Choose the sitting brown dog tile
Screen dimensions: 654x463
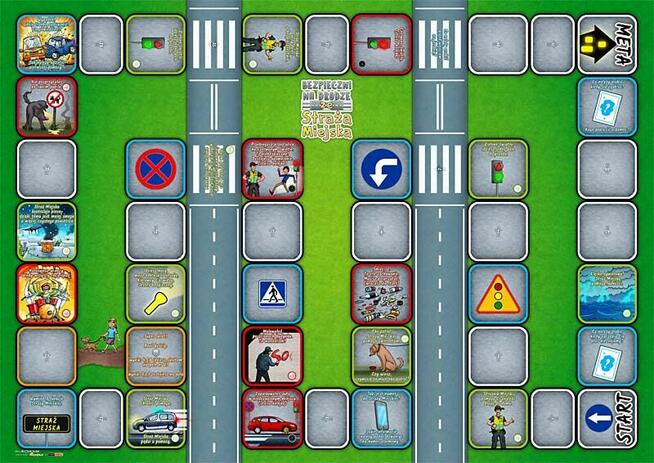point(381,355)
